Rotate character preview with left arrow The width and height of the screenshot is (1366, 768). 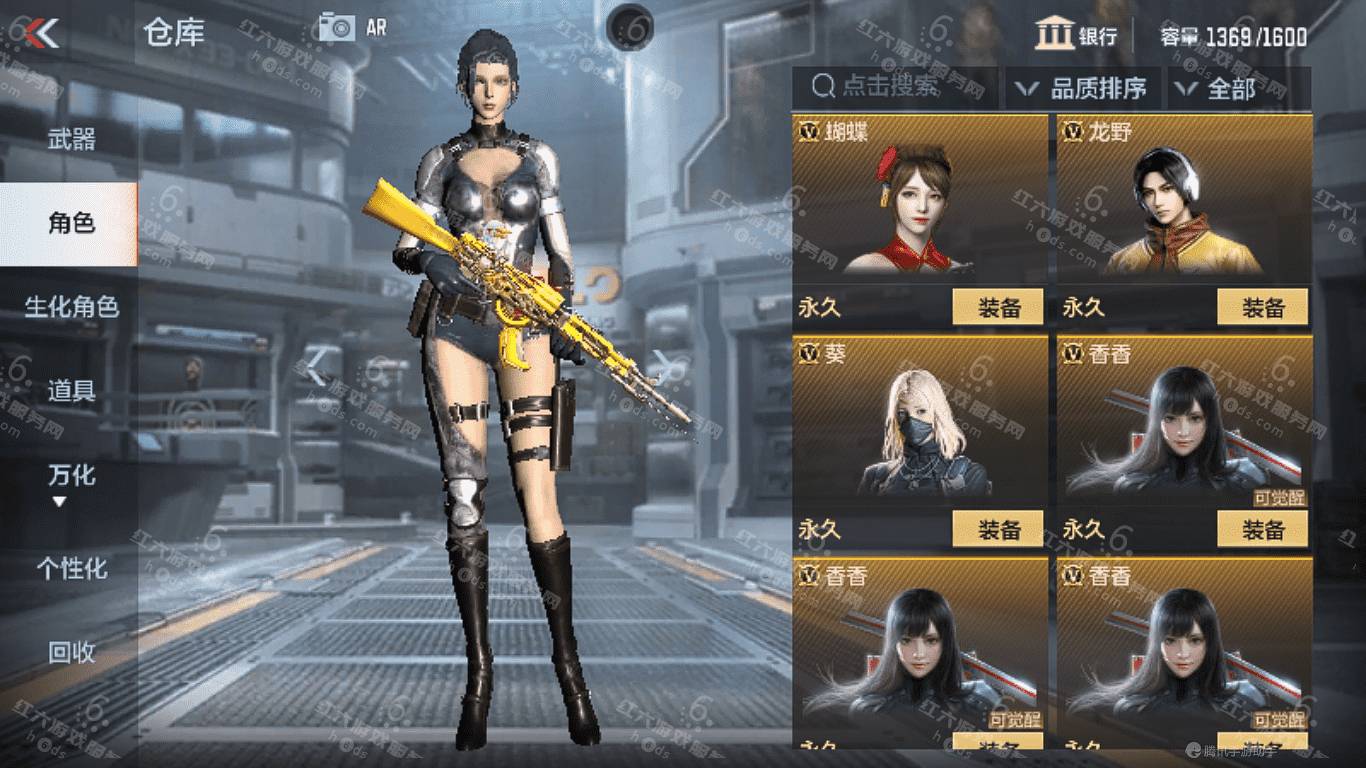pyautogui.click(x=316, y=368)
